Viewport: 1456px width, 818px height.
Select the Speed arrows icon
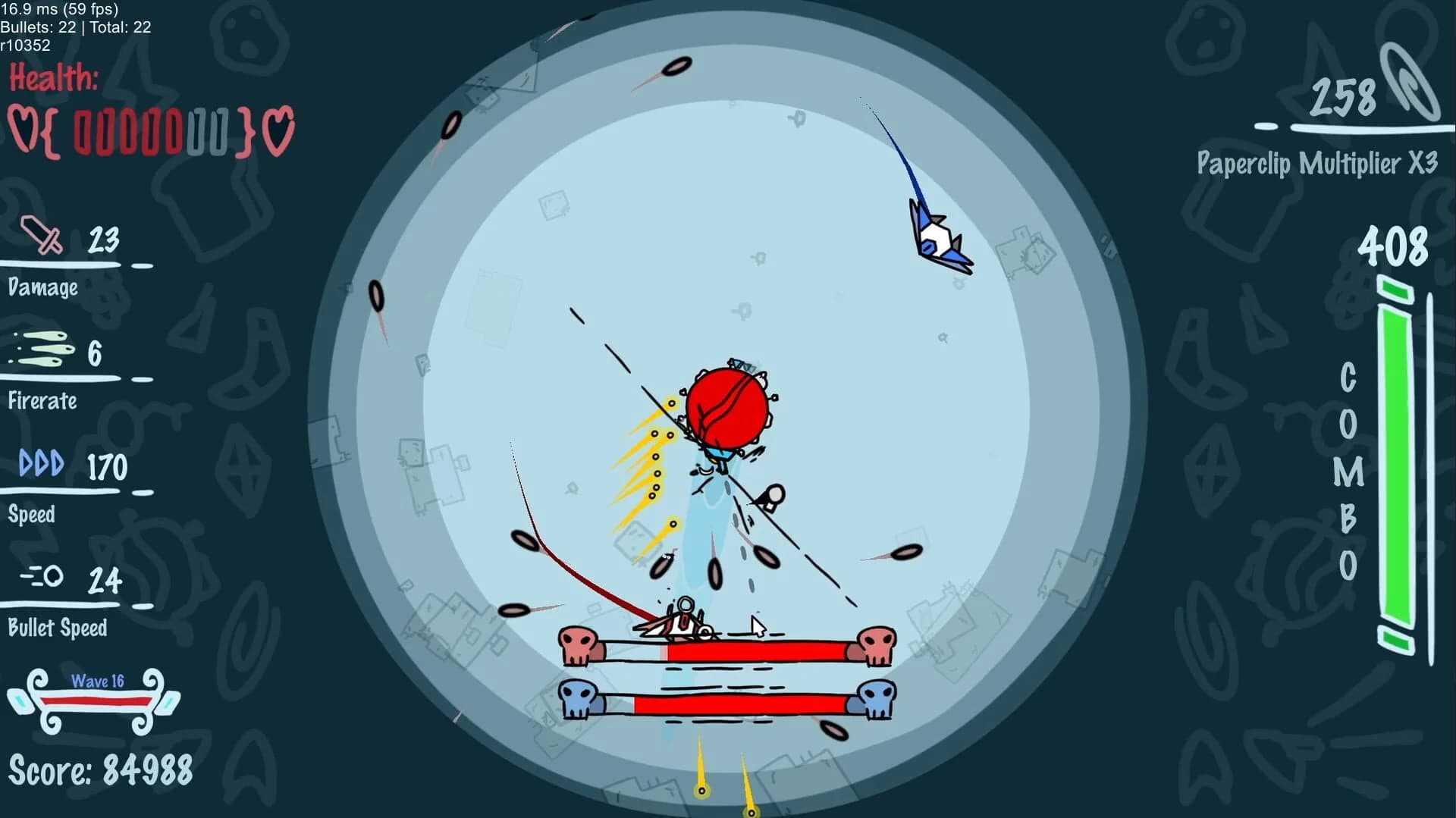tap(42, 463)
